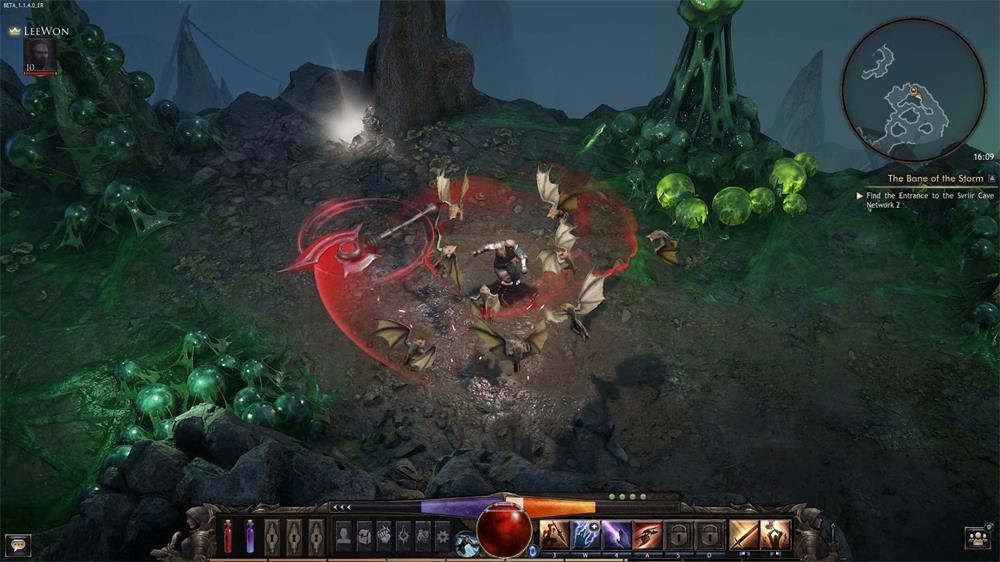Select the diagonal sword attack skill

[743, 535]
